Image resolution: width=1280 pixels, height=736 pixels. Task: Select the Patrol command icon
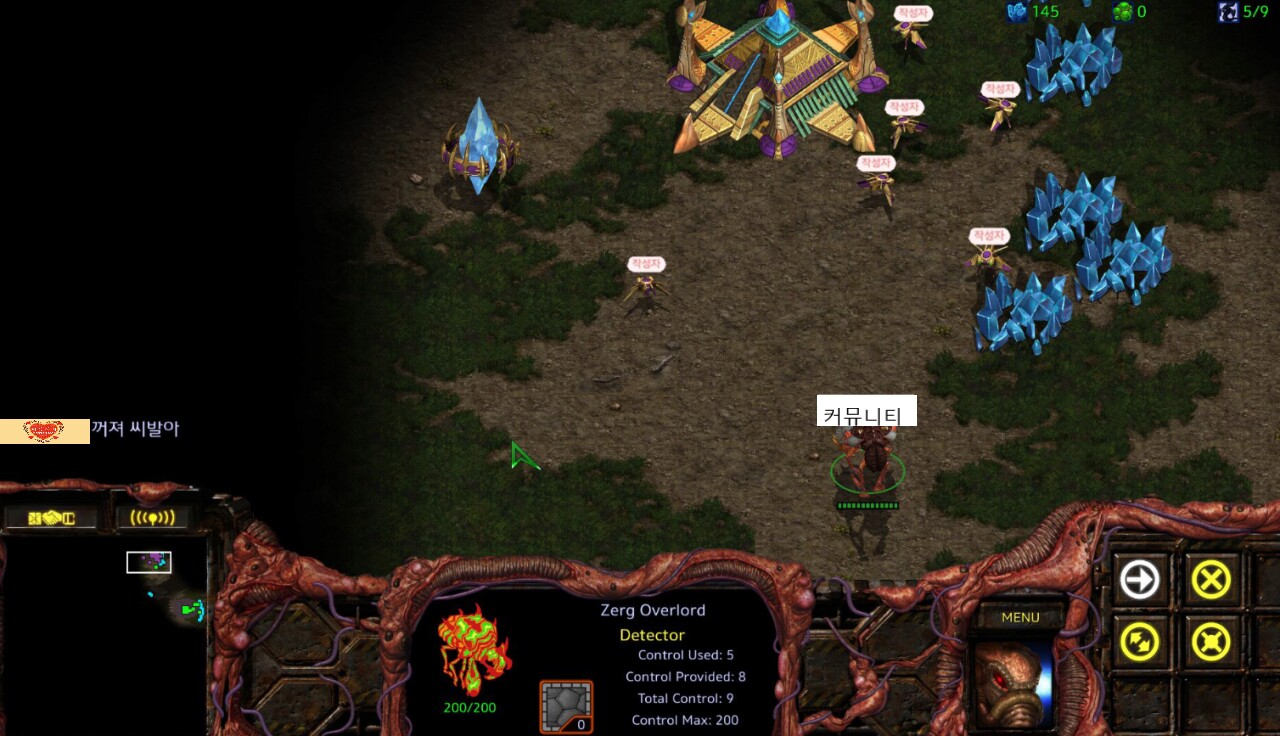coord(1139,642)
